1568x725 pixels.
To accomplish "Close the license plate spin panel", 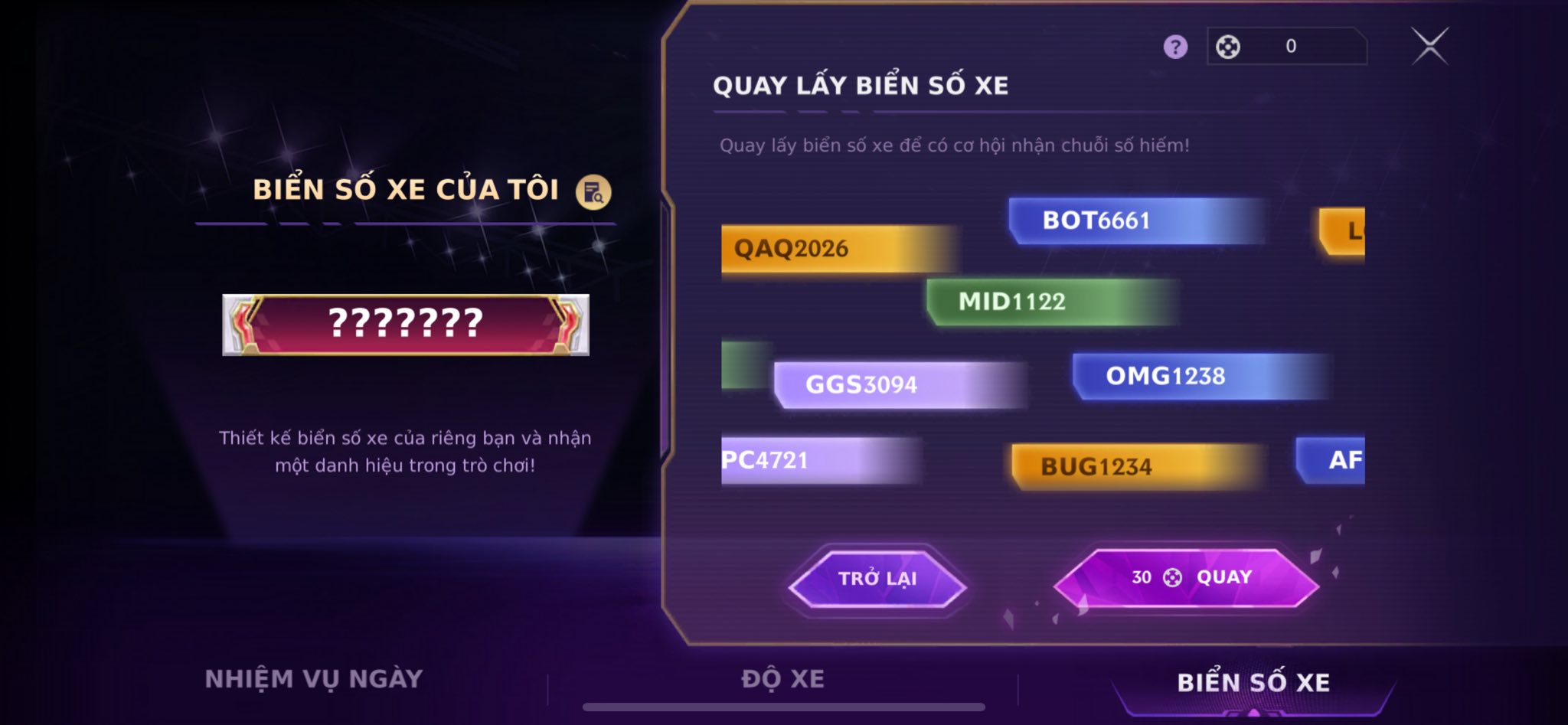I will [1429, 46].
